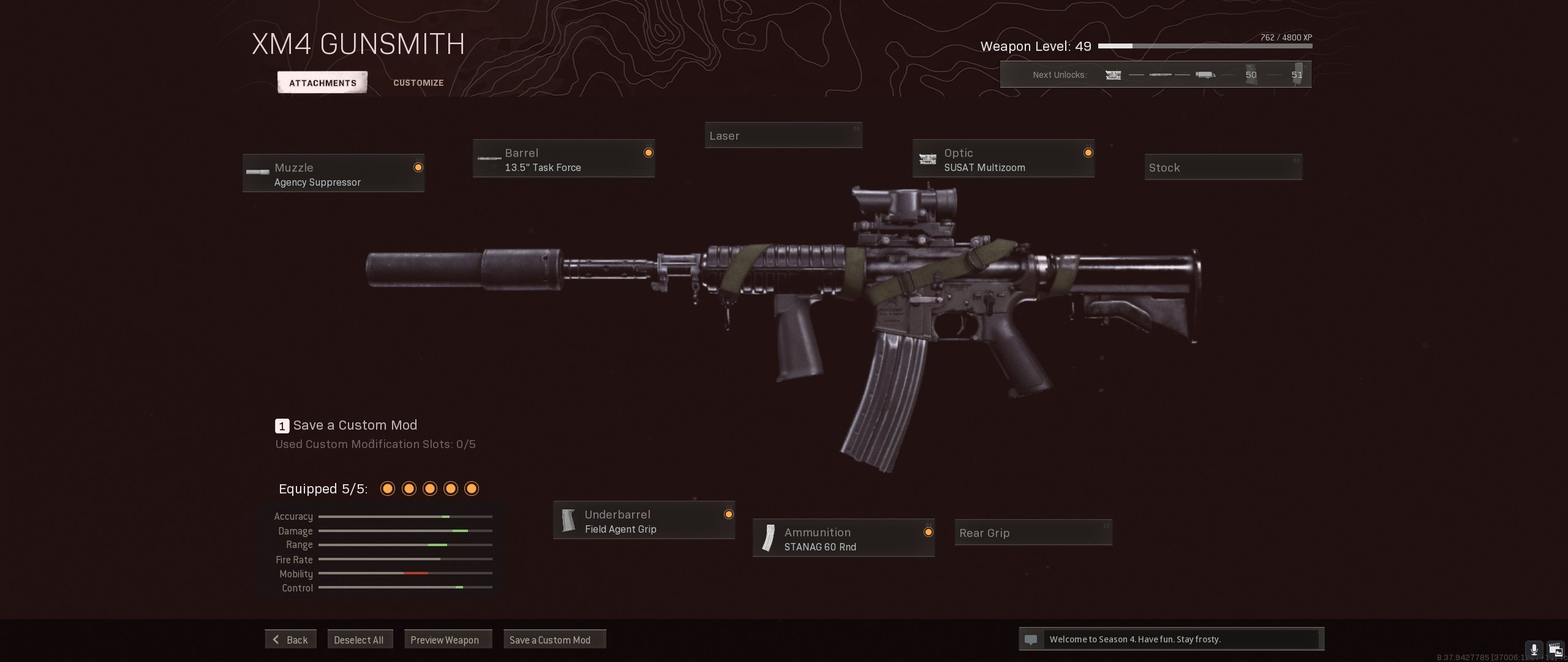Click the Field Agent Grip underbarrel icon
This screenshot has width=1568, height=662.
569,520
